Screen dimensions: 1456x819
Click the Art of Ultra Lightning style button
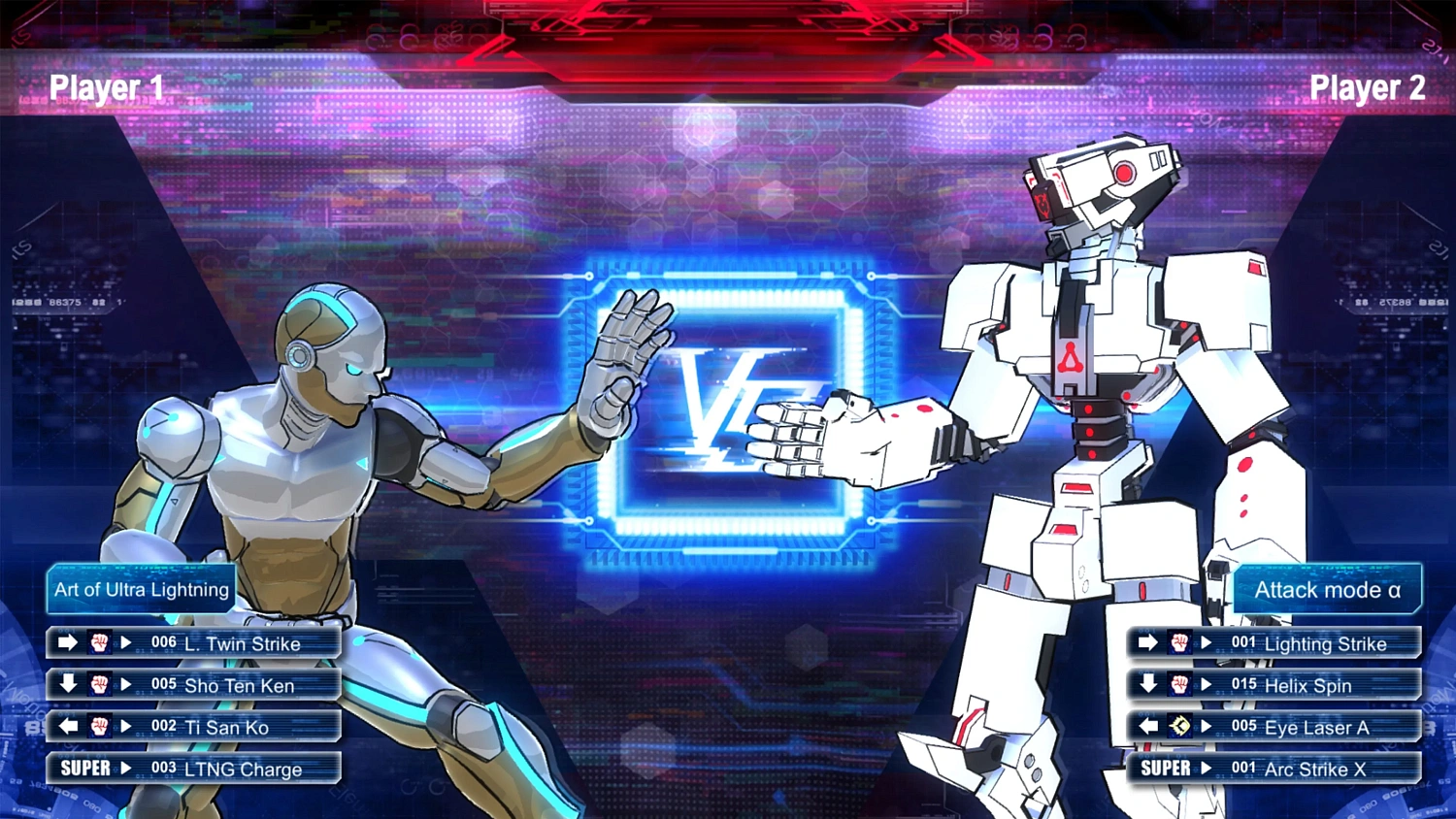(x=140, y=589)
